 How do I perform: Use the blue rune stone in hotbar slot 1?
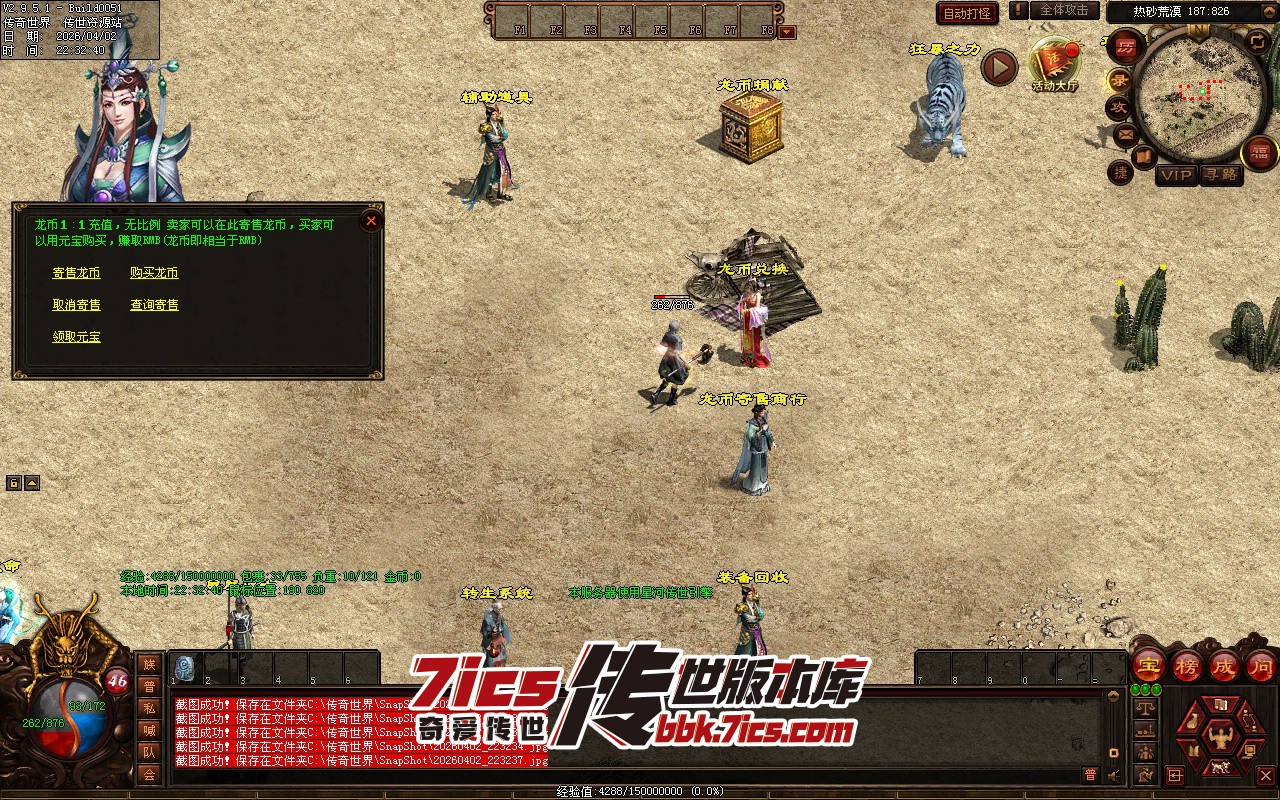(185, 668)
